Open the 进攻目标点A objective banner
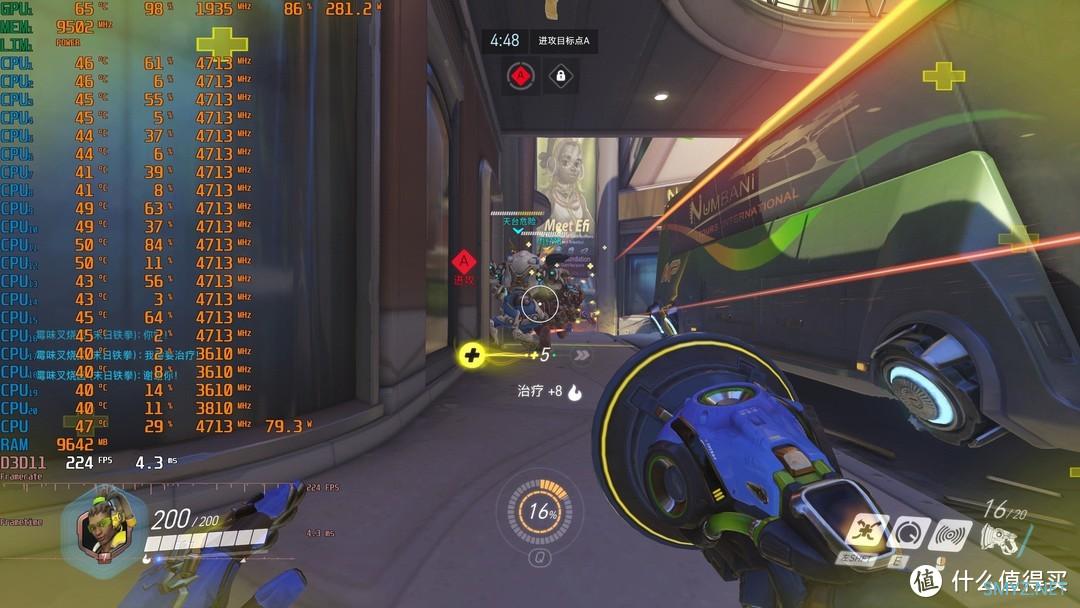Image resolution: width=1080 pixels, height=608 pixels. pos(564,40)
